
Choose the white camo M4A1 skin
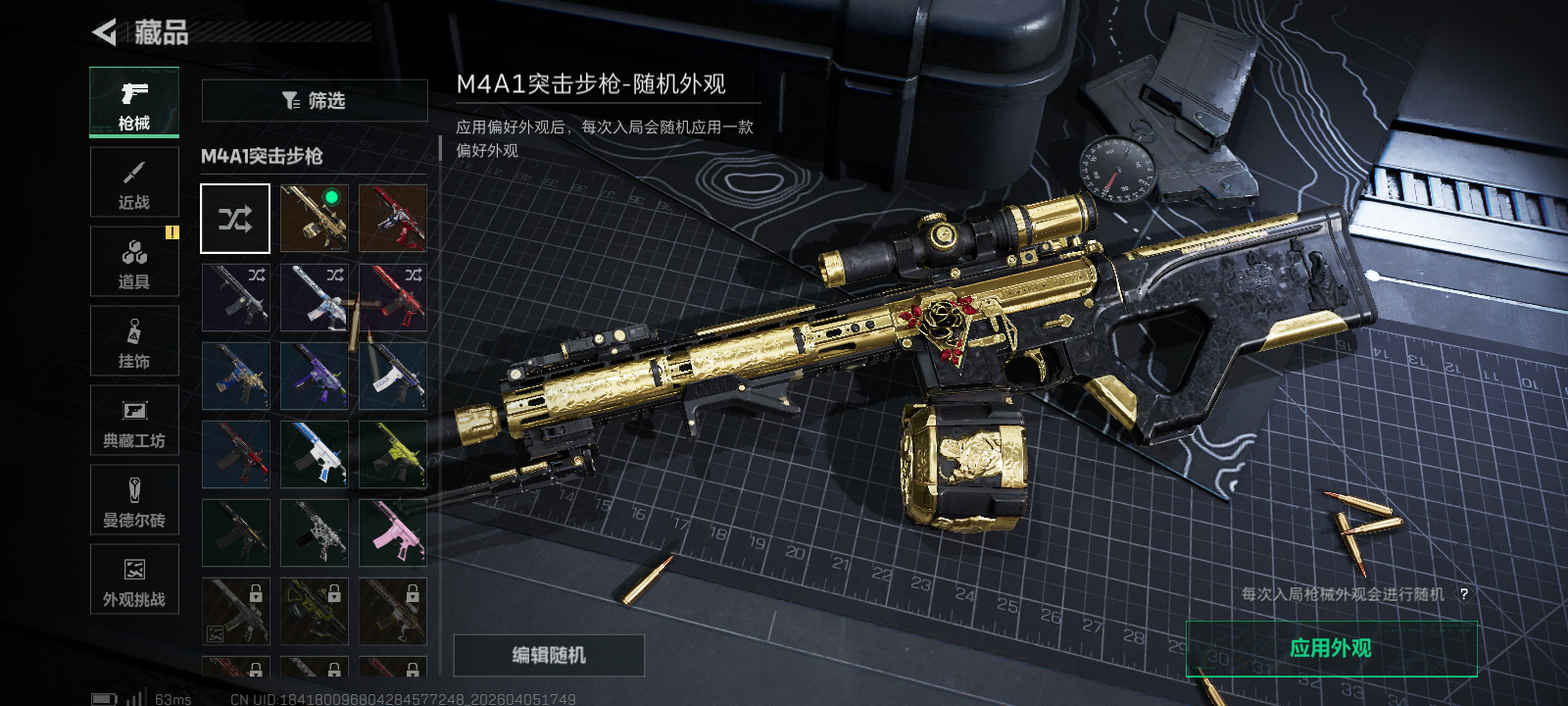(x=314, y=532)
